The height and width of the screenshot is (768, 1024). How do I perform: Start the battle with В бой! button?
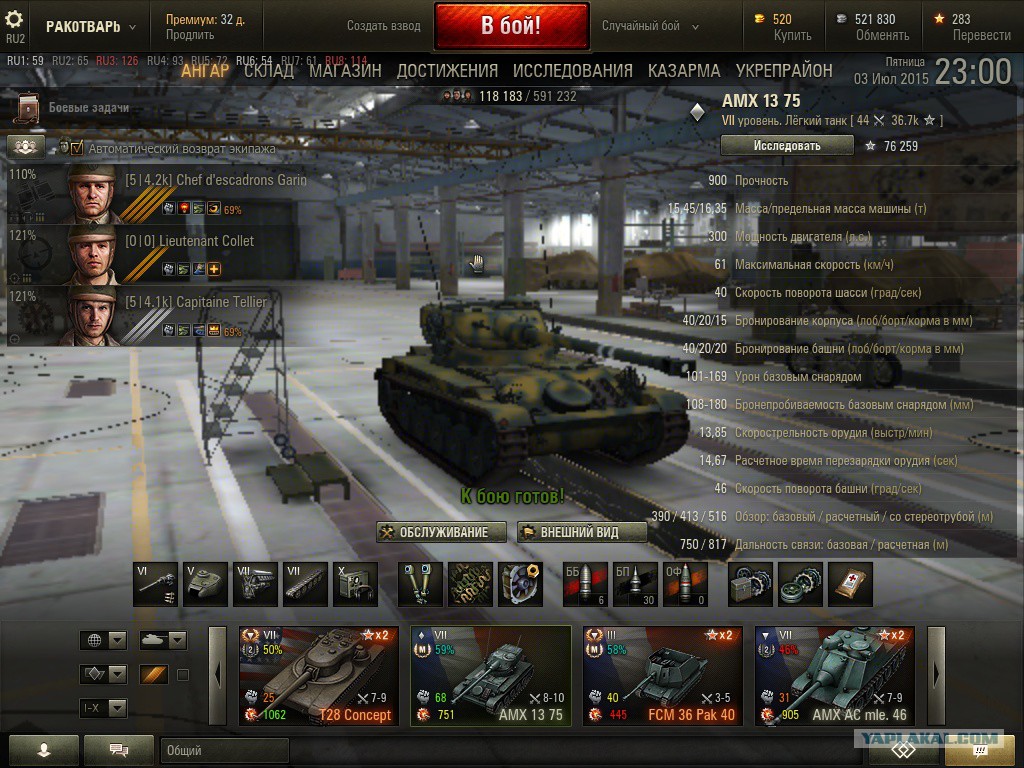(511, 26)
